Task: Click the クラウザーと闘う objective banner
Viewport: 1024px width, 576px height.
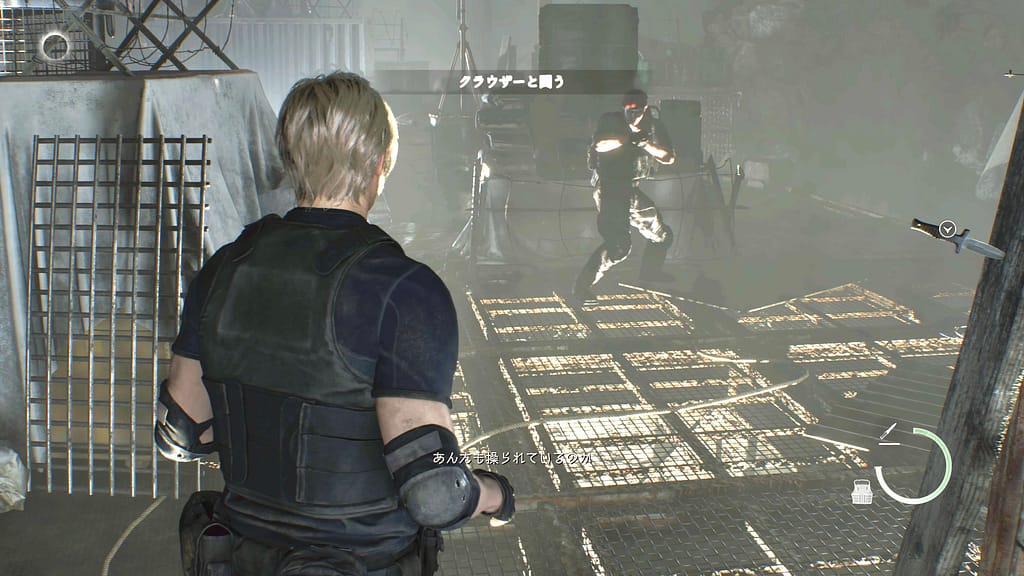Action: point(511,83)
